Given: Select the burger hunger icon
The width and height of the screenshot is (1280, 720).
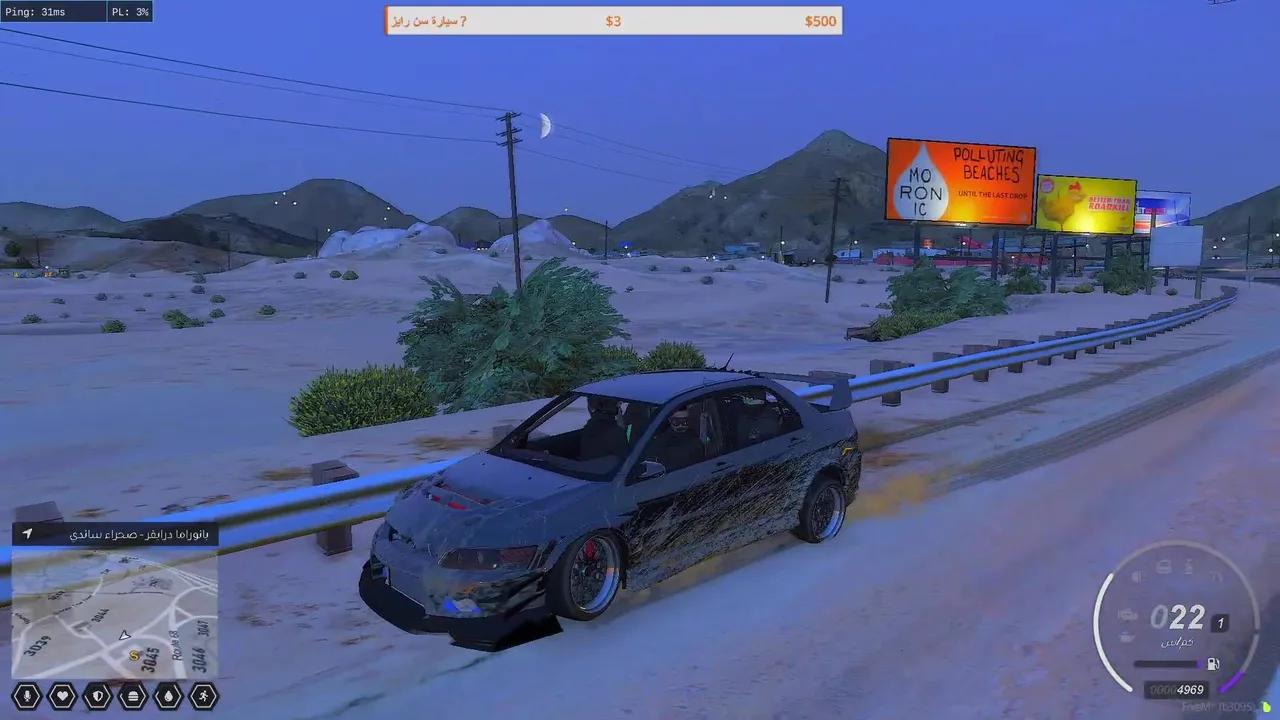Looking at the screenshot, I should (133, 695).
